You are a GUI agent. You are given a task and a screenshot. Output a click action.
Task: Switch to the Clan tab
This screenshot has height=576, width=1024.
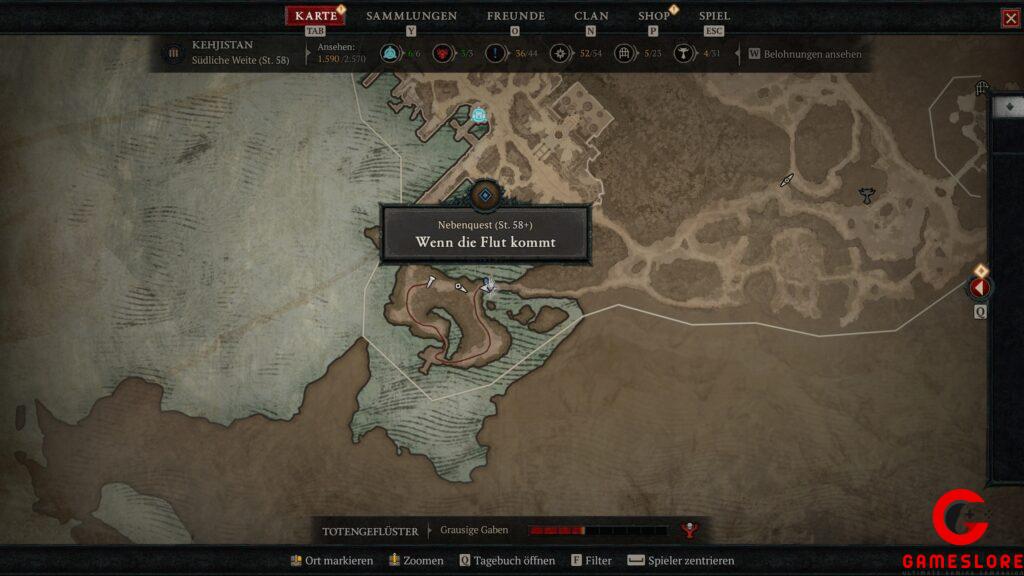tap(591, 16)
